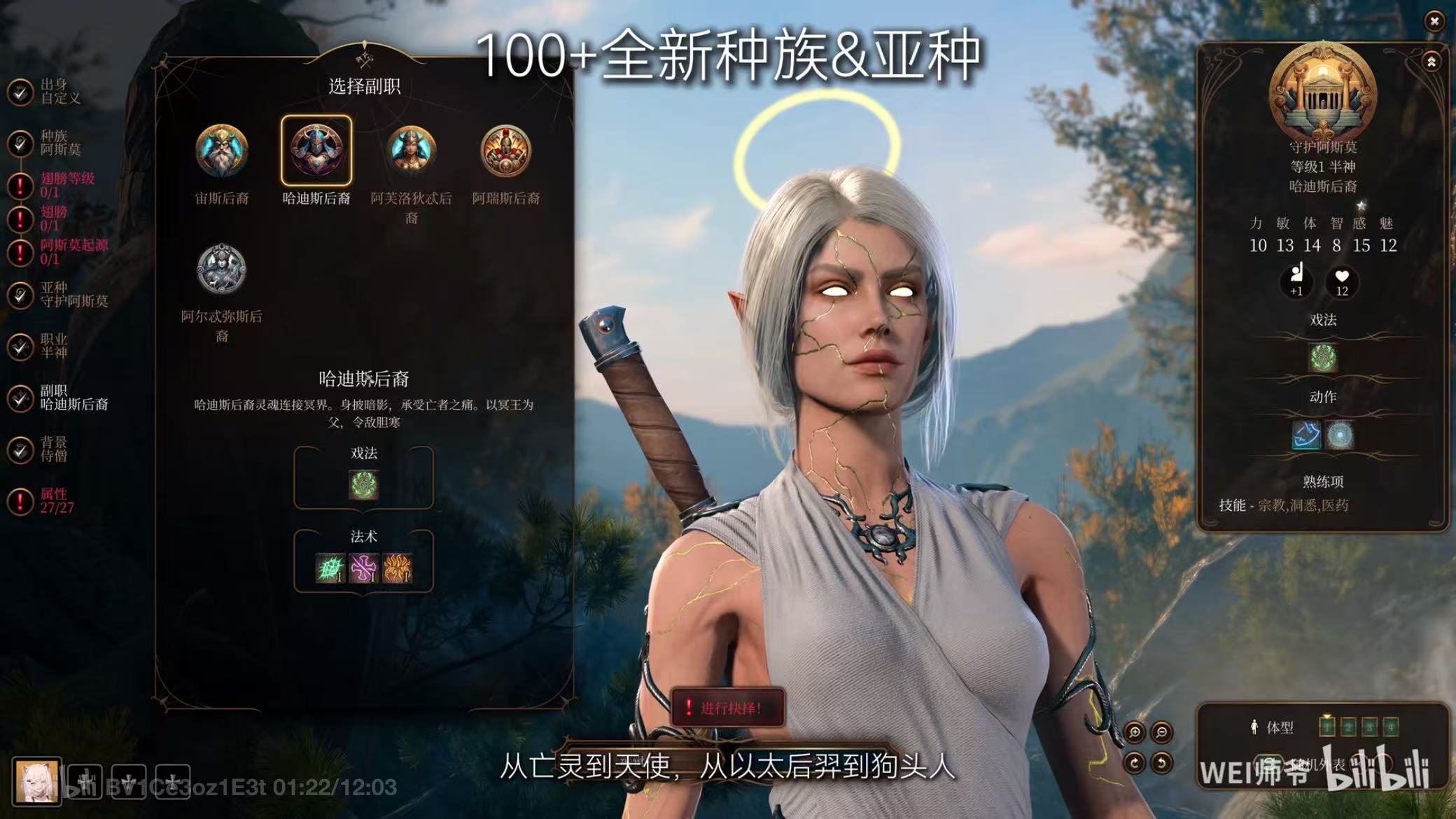Select body type 2
The height and width of the screenshot is (819, 1456).
pos(1347,727)
